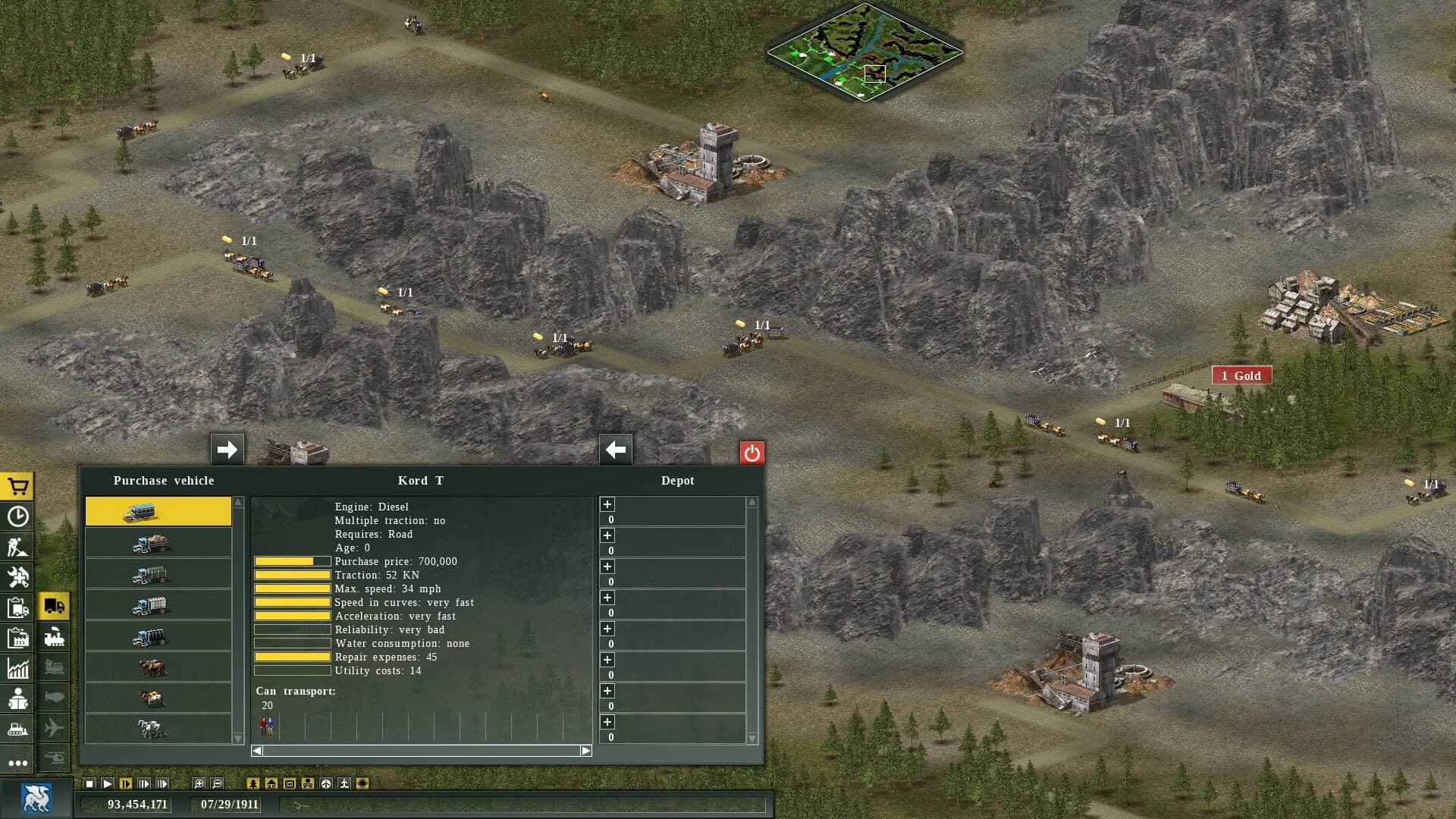This screenshot has height=819, width=1456.
Task: Select the wrench and hammer repair tool
Action: coord(17,576)
